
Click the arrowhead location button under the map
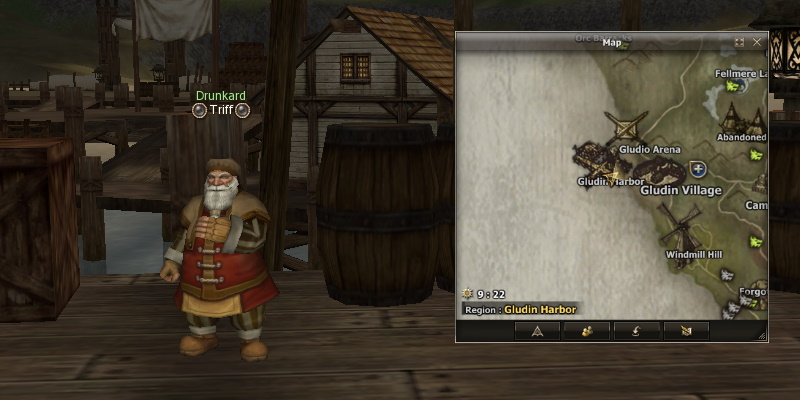(537, 330)
